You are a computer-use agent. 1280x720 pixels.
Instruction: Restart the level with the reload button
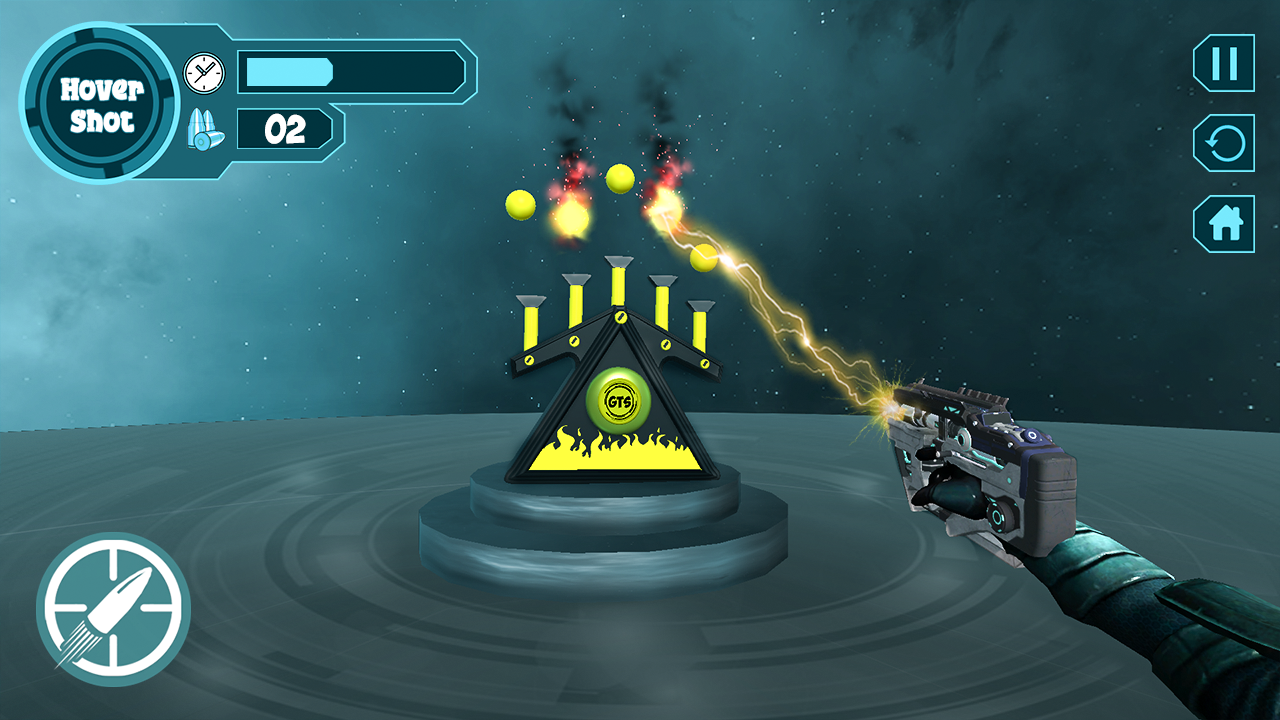1224,144
